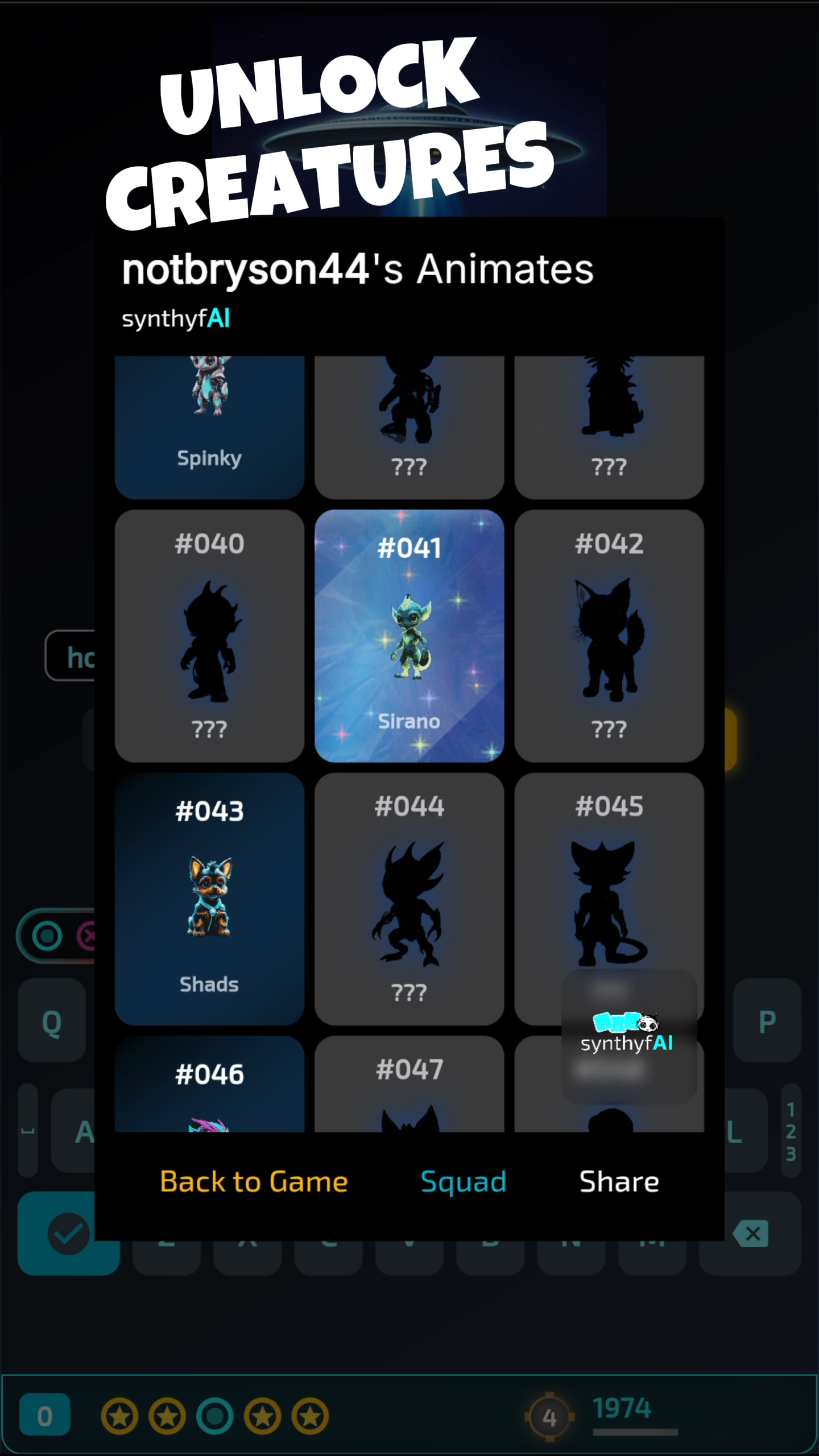This screenshot has width=819, height=1456.
Task: Switch to the Share tab
Action: coord(619,1181)
